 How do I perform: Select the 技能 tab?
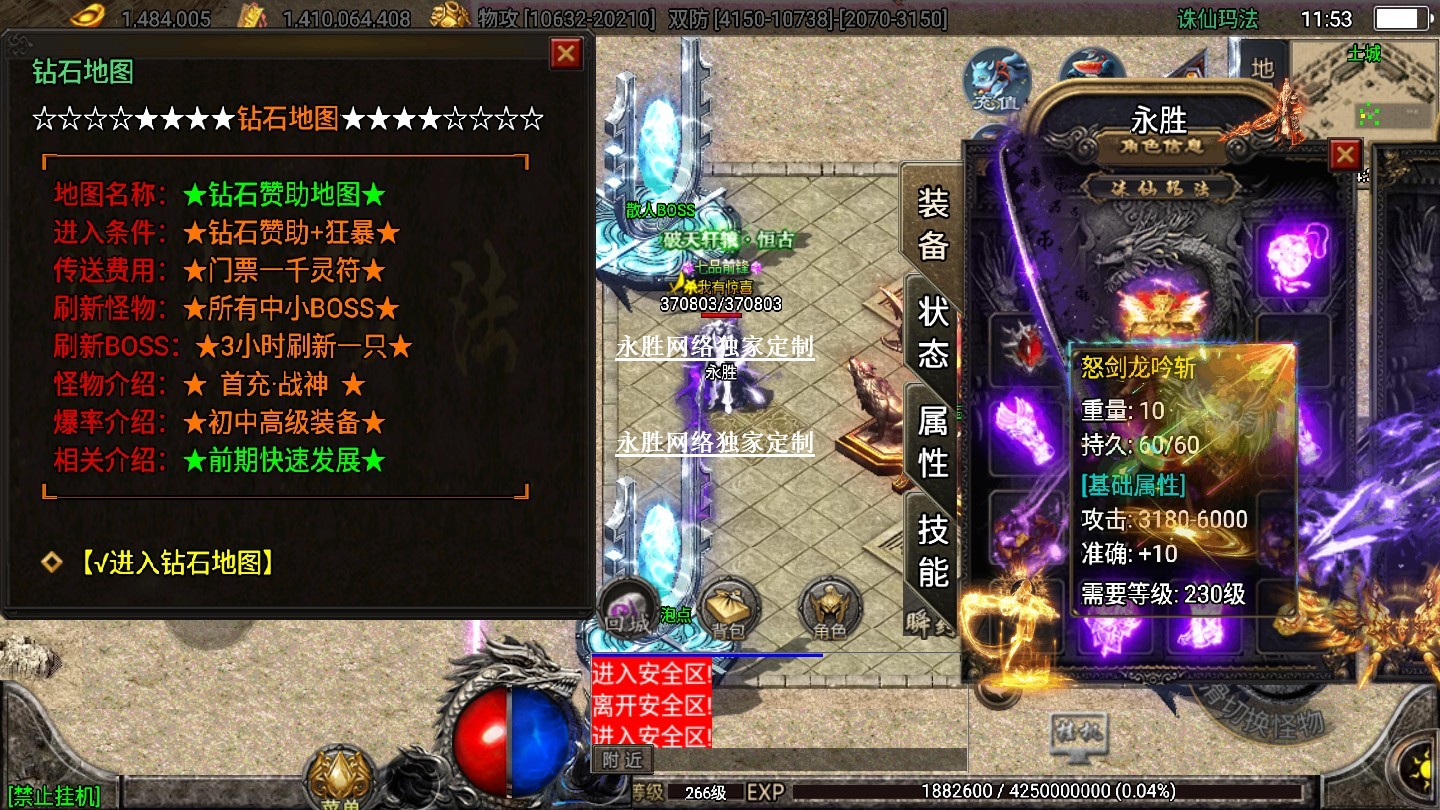932,550
